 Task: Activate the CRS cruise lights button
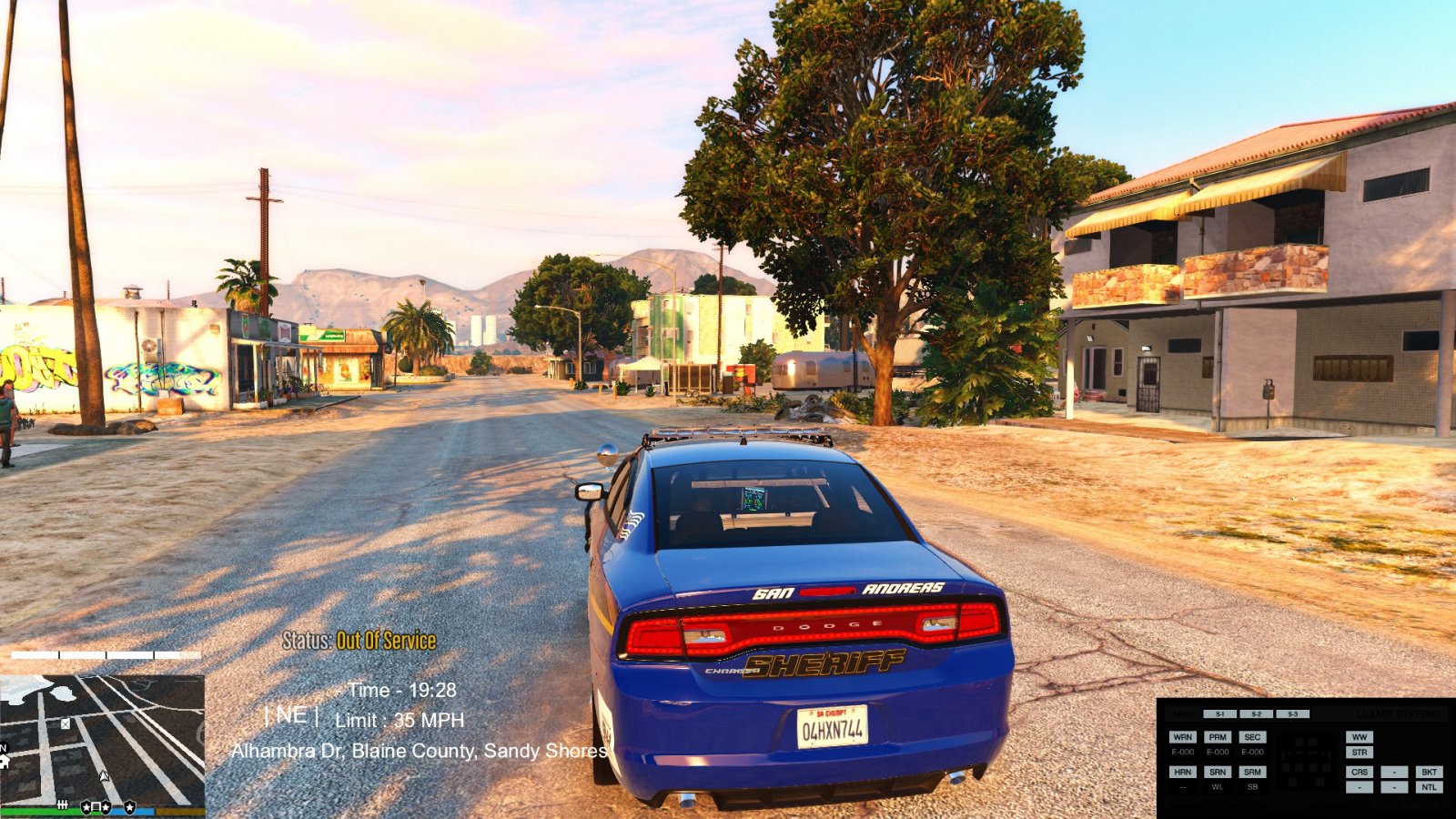[x=1360, y=772]
